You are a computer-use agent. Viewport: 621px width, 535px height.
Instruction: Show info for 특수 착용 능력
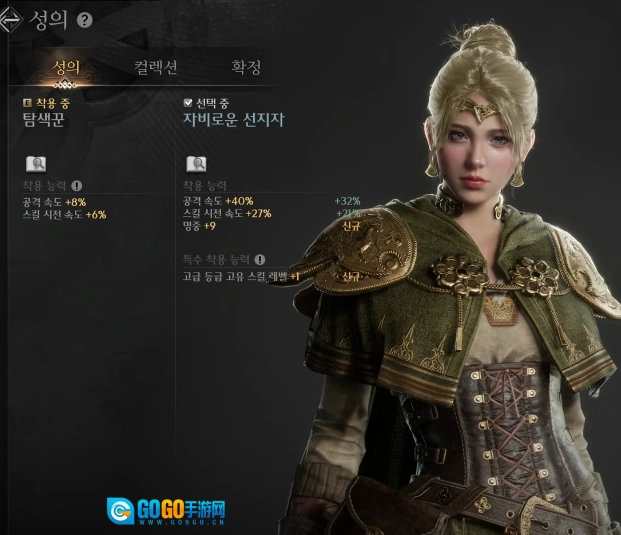tap(260, 259)
